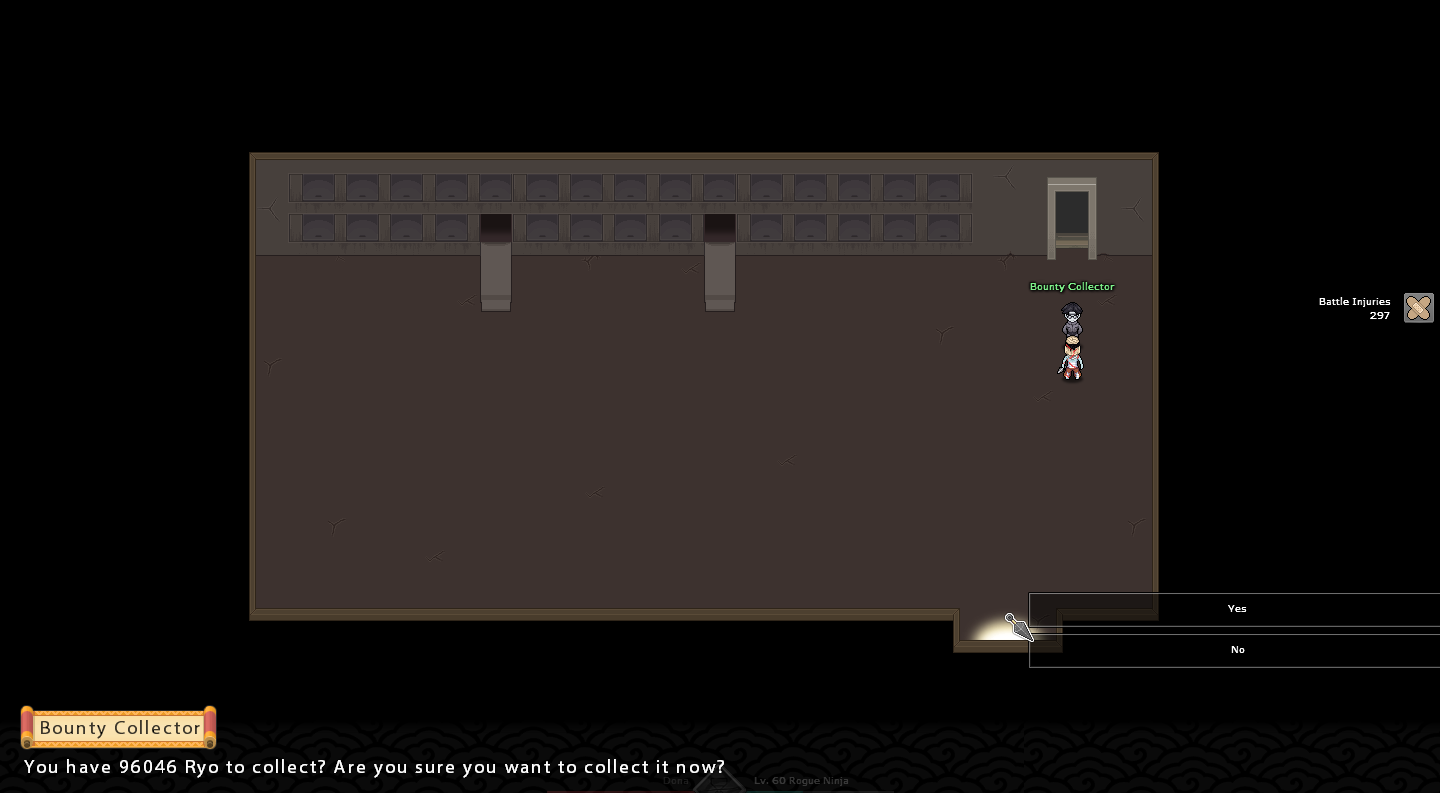Select No to decline collecting bounty

[1236, 650]
